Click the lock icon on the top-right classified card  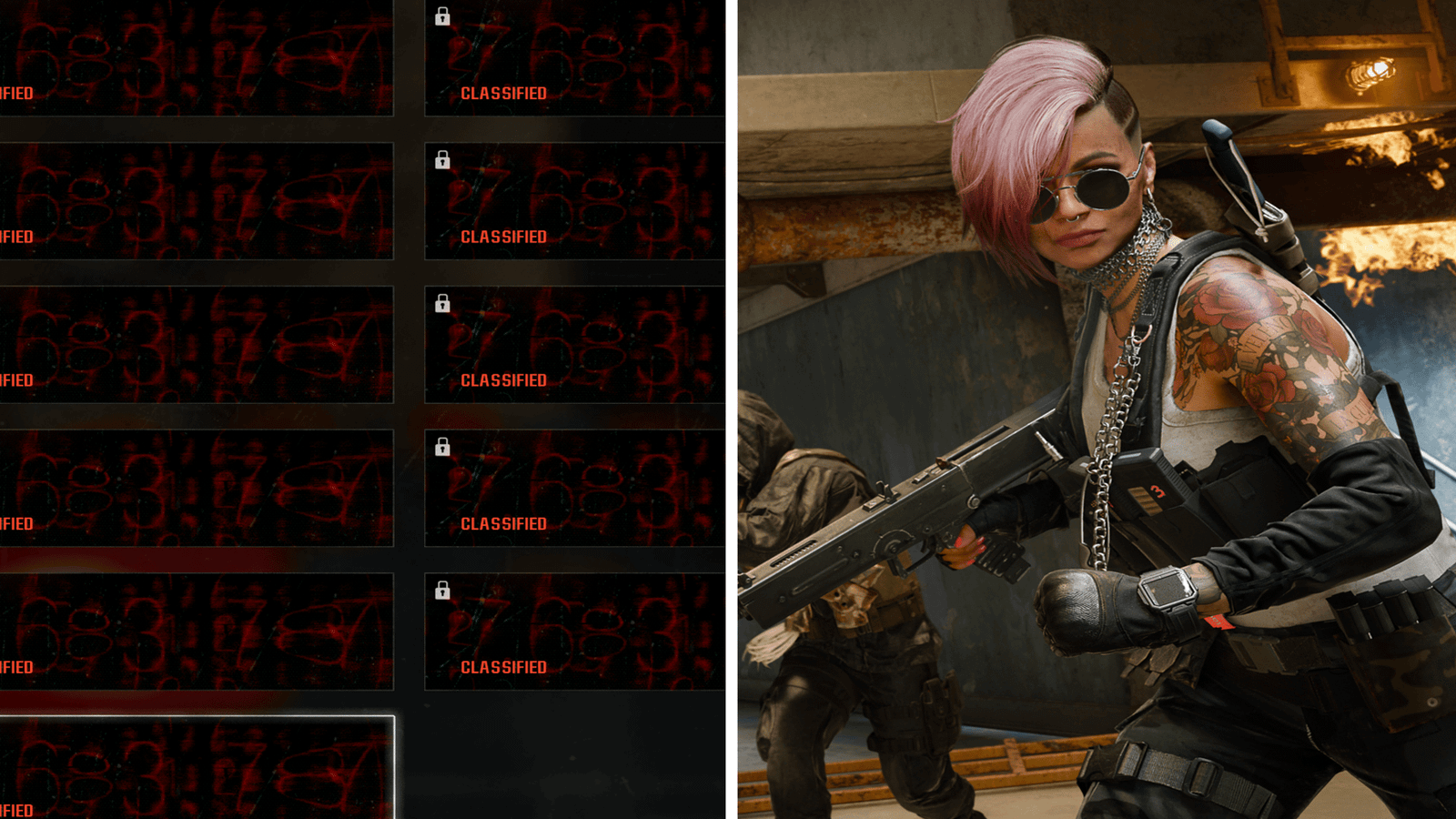(x=443, y=16)
